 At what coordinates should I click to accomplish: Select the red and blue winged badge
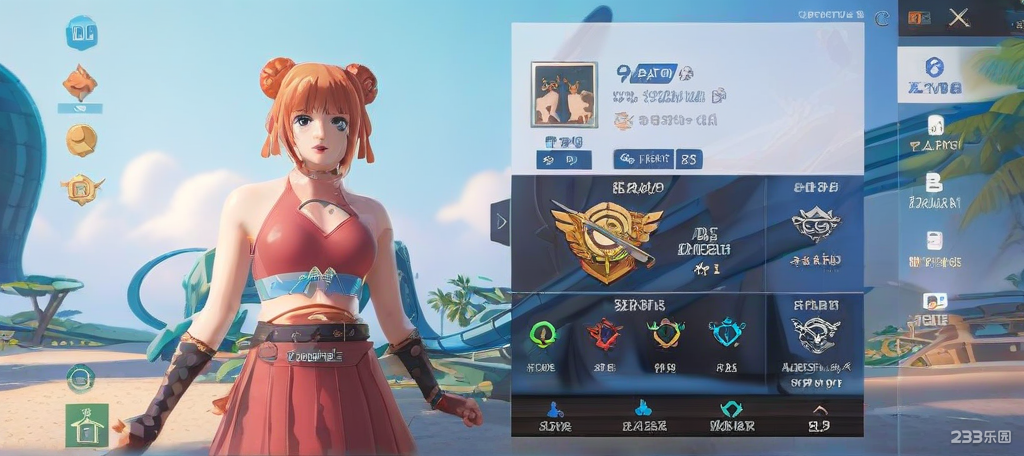click(x=604, y=333)
